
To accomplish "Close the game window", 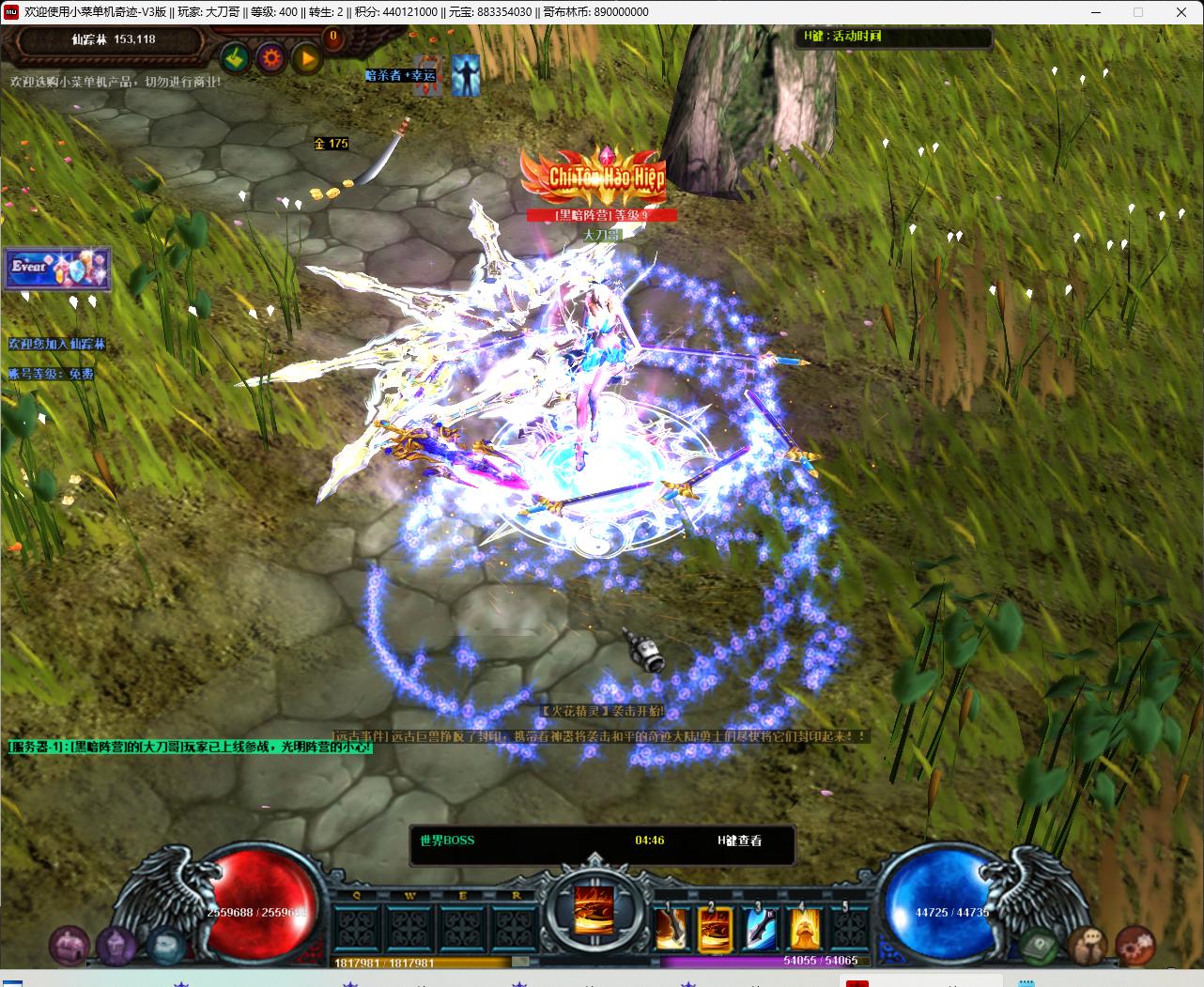I will [x=1181, y=12].
